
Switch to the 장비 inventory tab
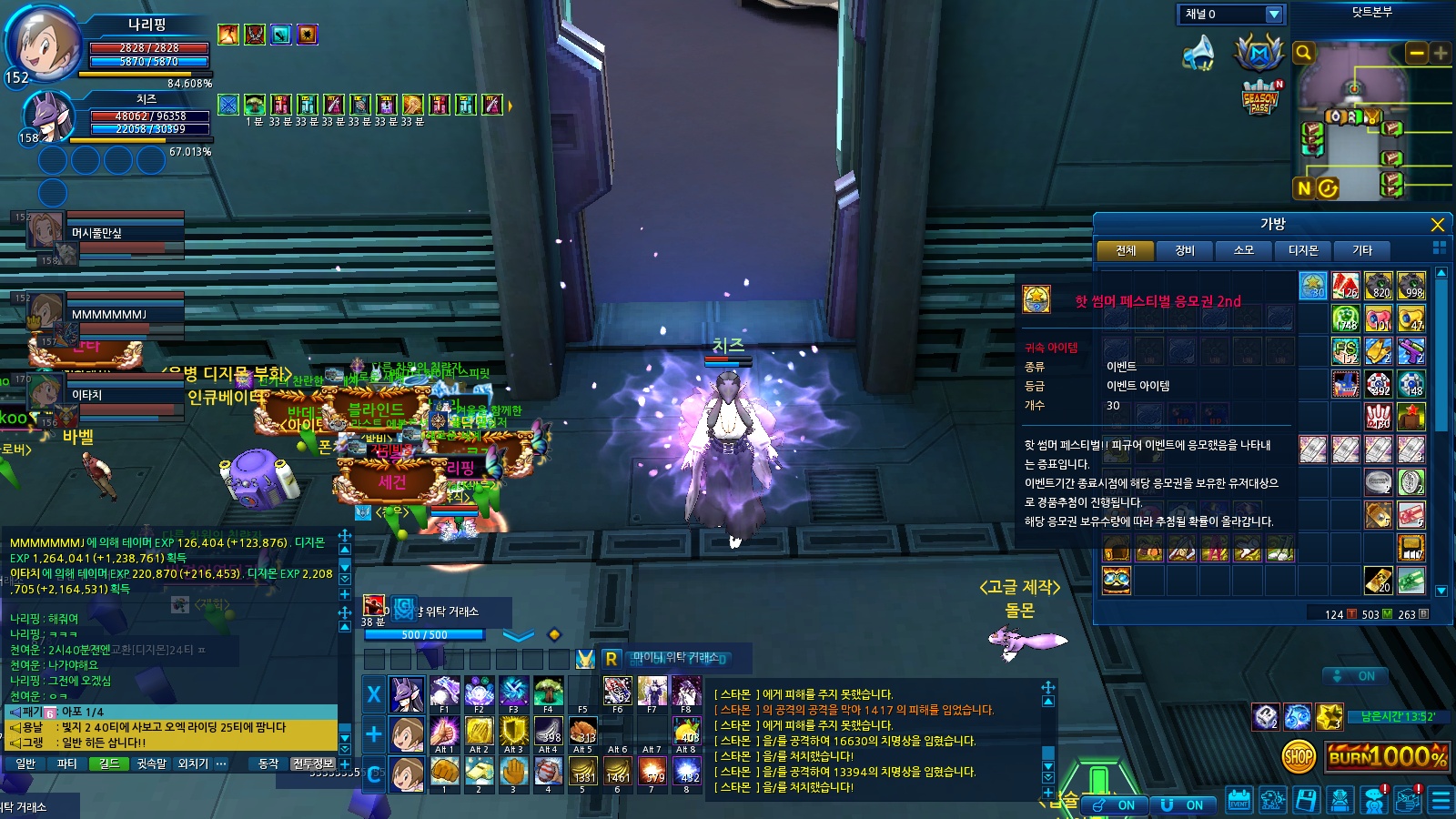pos(1184,250)
